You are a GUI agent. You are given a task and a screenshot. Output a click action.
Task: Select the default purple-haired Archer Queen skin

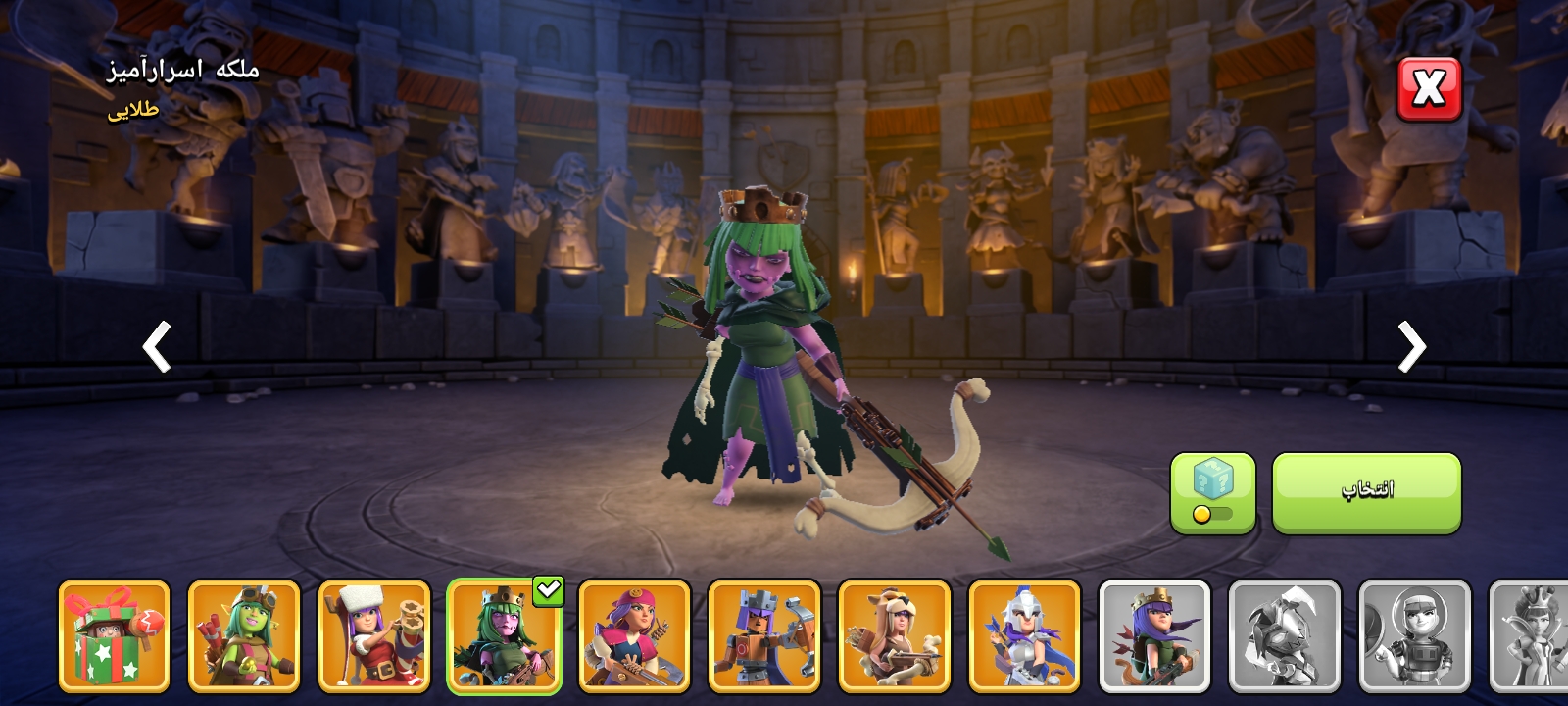coord(1154,635)
